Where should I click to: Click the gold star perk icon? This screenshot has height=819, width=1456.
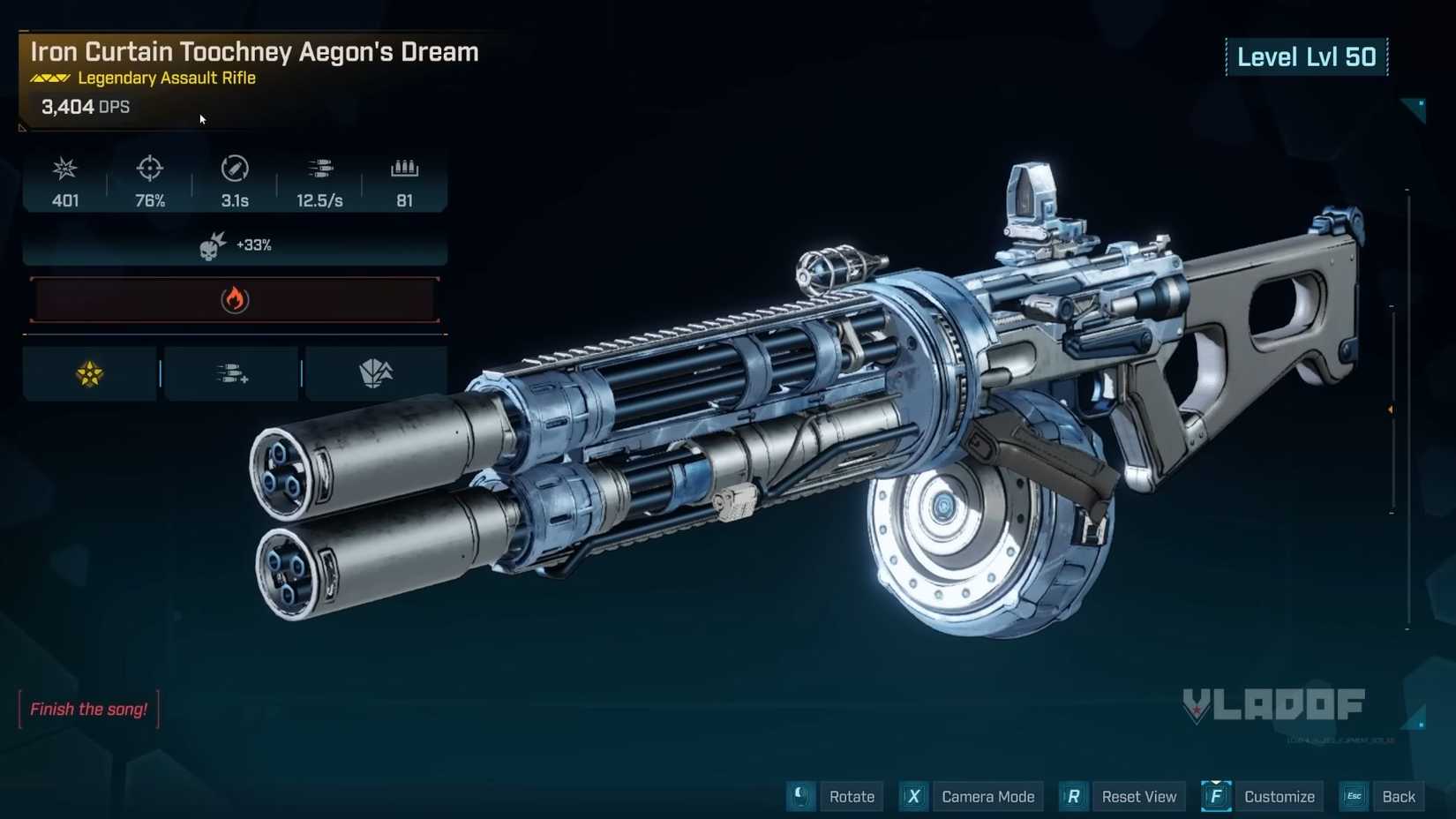[x=89, y=372]
